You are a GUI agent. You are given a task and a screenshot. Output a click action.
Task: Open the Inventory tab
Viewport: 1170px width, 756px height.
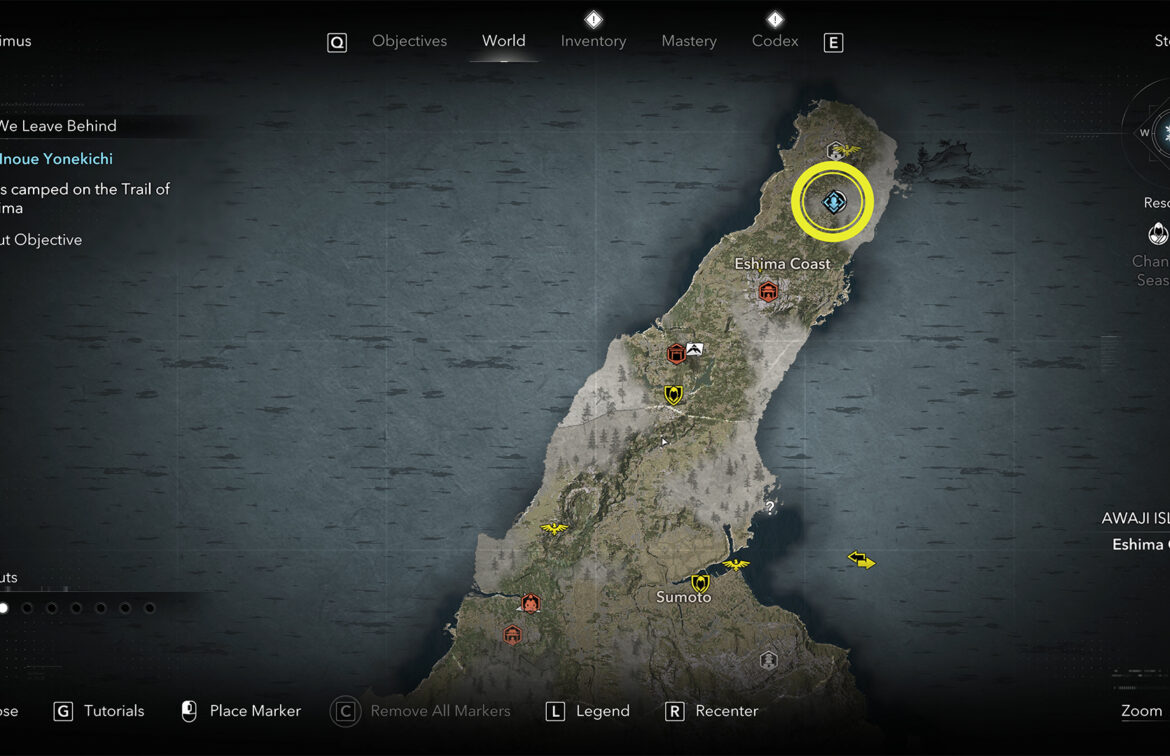[593, 41]
